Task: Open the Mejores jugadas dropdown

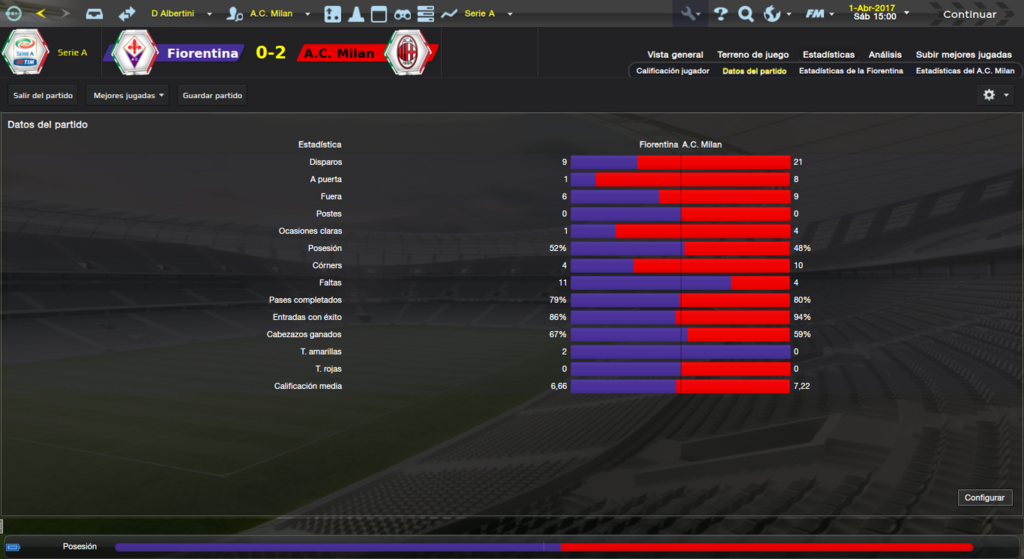Action: click(x=128, y=95)
